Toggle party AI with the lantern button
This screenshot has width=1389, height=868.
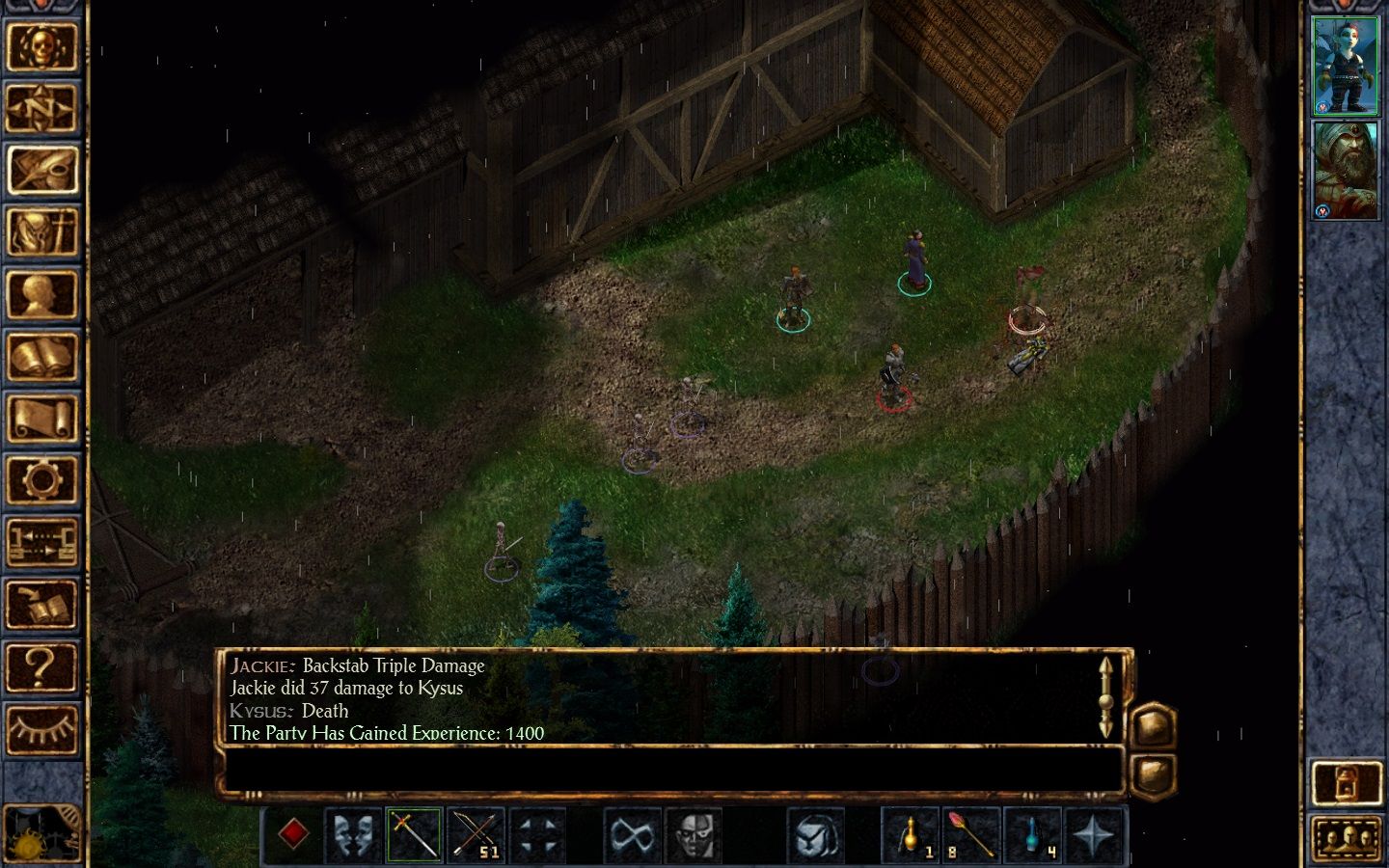1347,783
